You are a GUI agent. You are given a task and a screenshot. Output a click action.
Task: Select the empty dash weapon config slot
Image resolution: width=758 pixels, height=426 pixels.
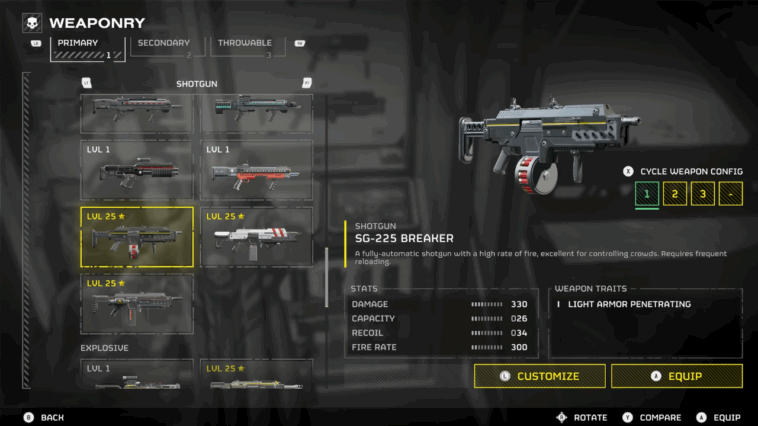(731, 194)
